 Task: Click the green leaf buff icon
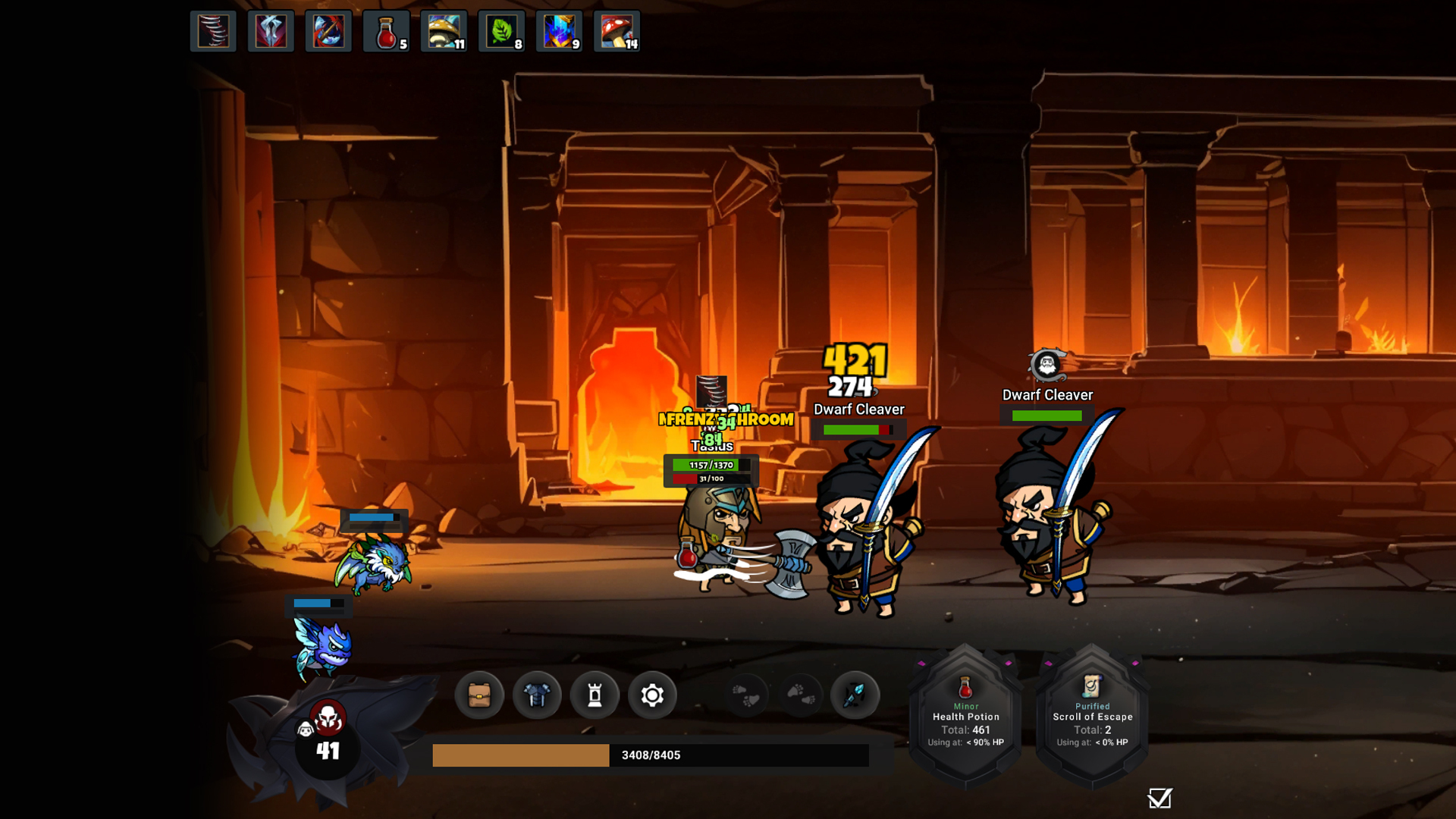[502, 32]
